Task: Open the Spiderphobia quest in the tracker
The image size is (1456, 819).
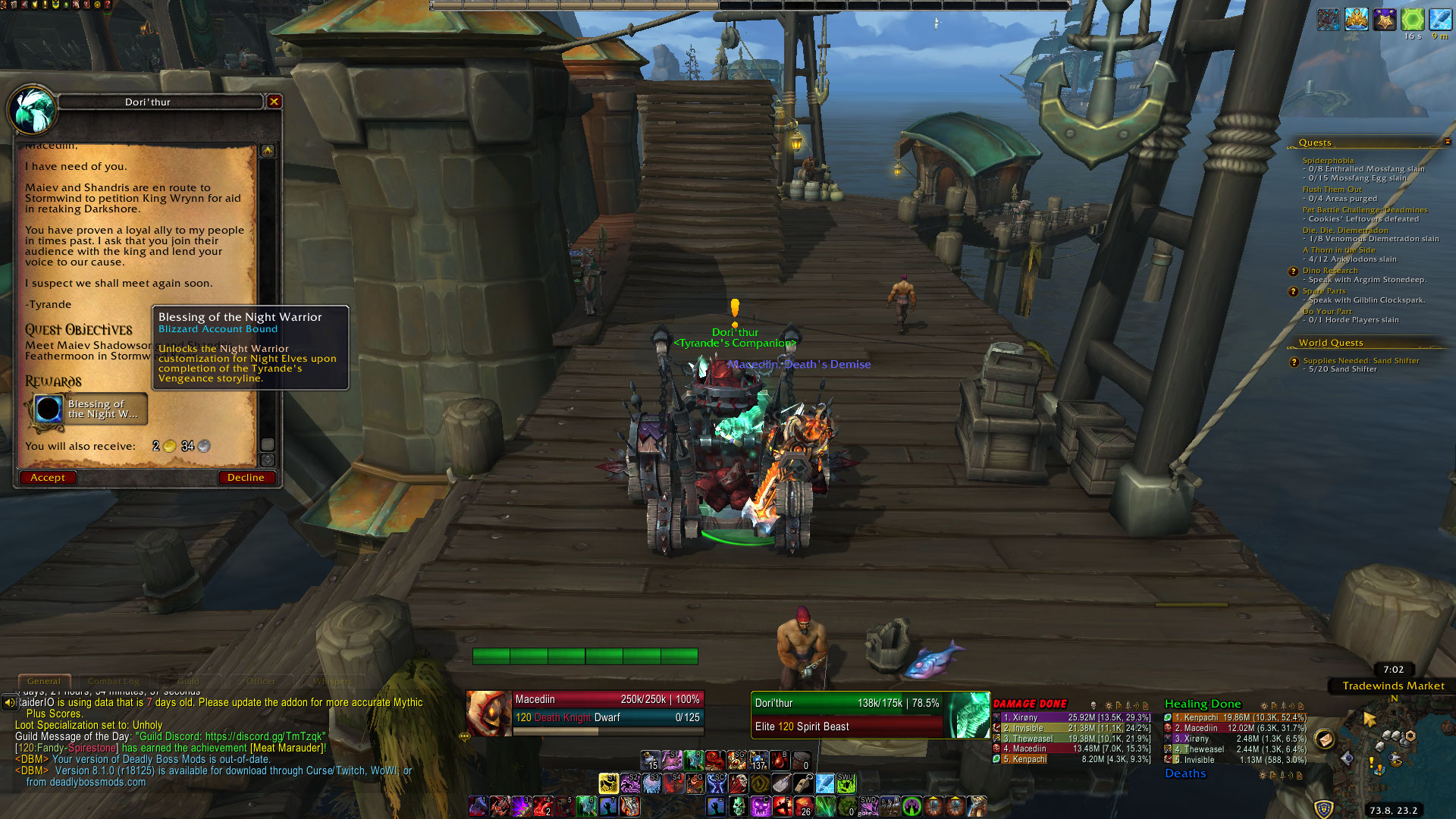Action: tap(1328, 161)
